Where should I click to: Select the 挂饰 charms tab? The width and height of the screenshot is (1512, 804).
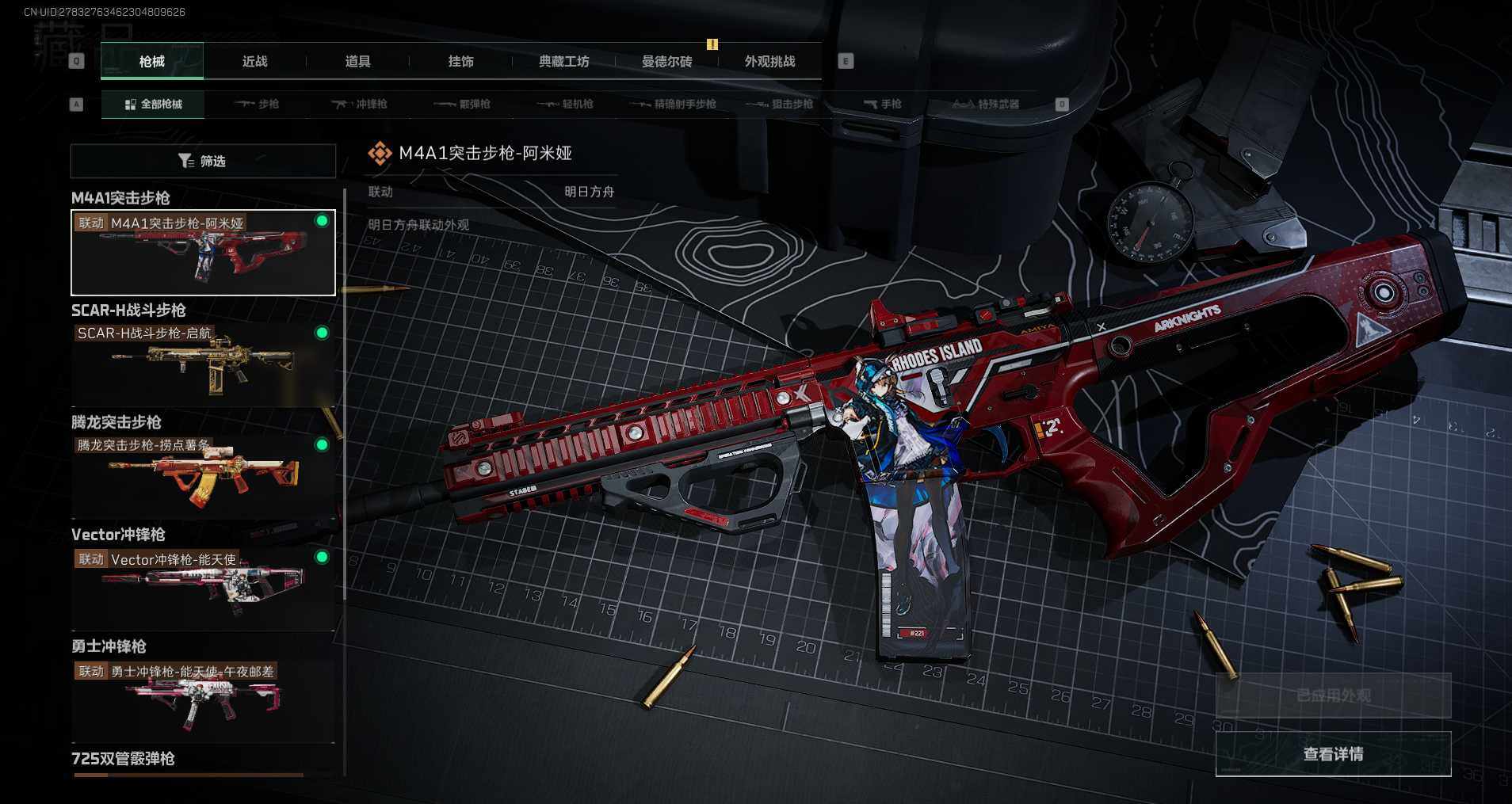[x=460, y=62]
